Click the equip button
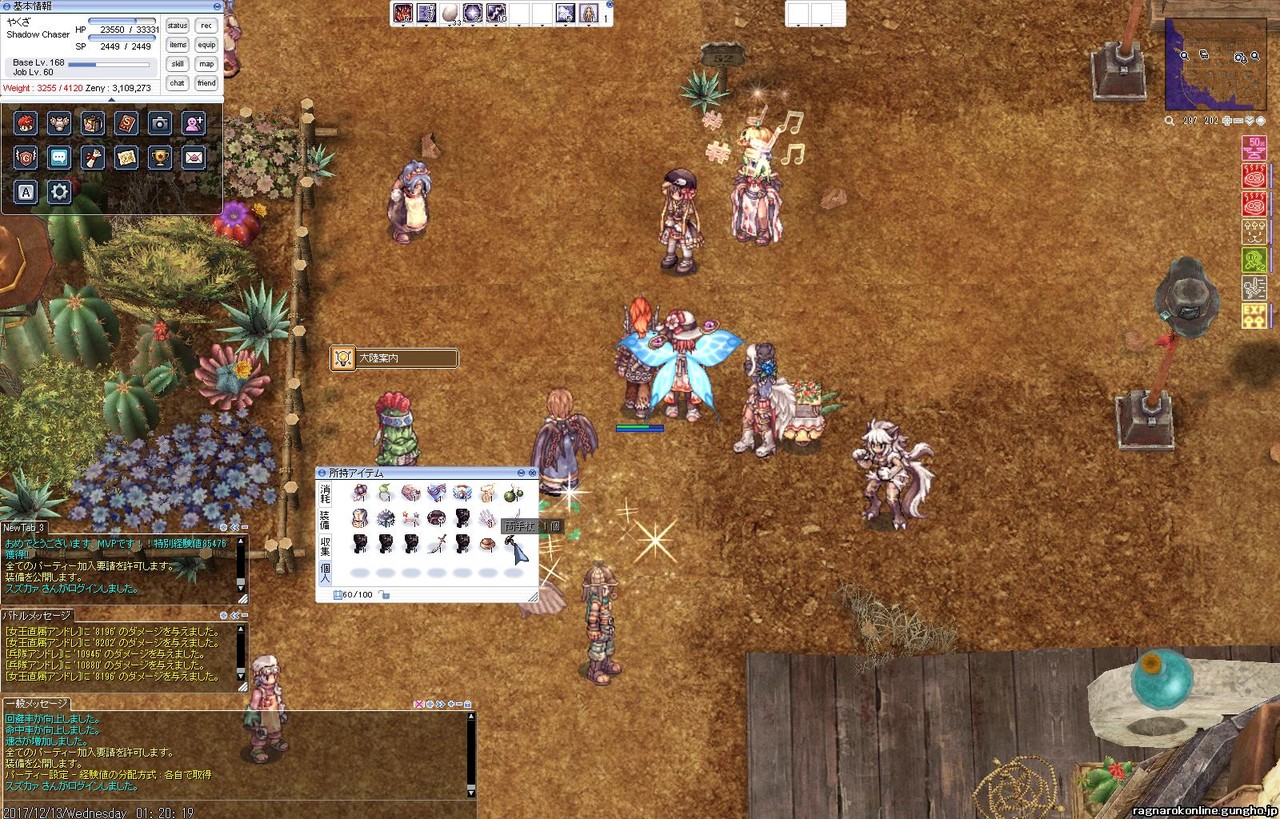Image resolution: width=1280 pixels, height=819 pixels. [206, 44]
